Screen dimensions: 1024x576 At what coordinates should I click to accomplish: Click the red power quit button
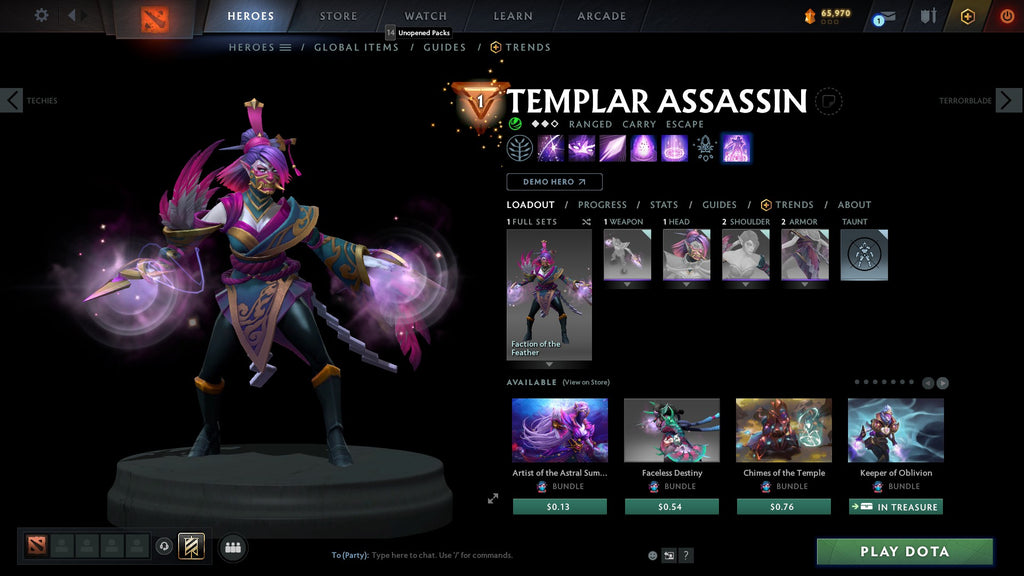1007,16
